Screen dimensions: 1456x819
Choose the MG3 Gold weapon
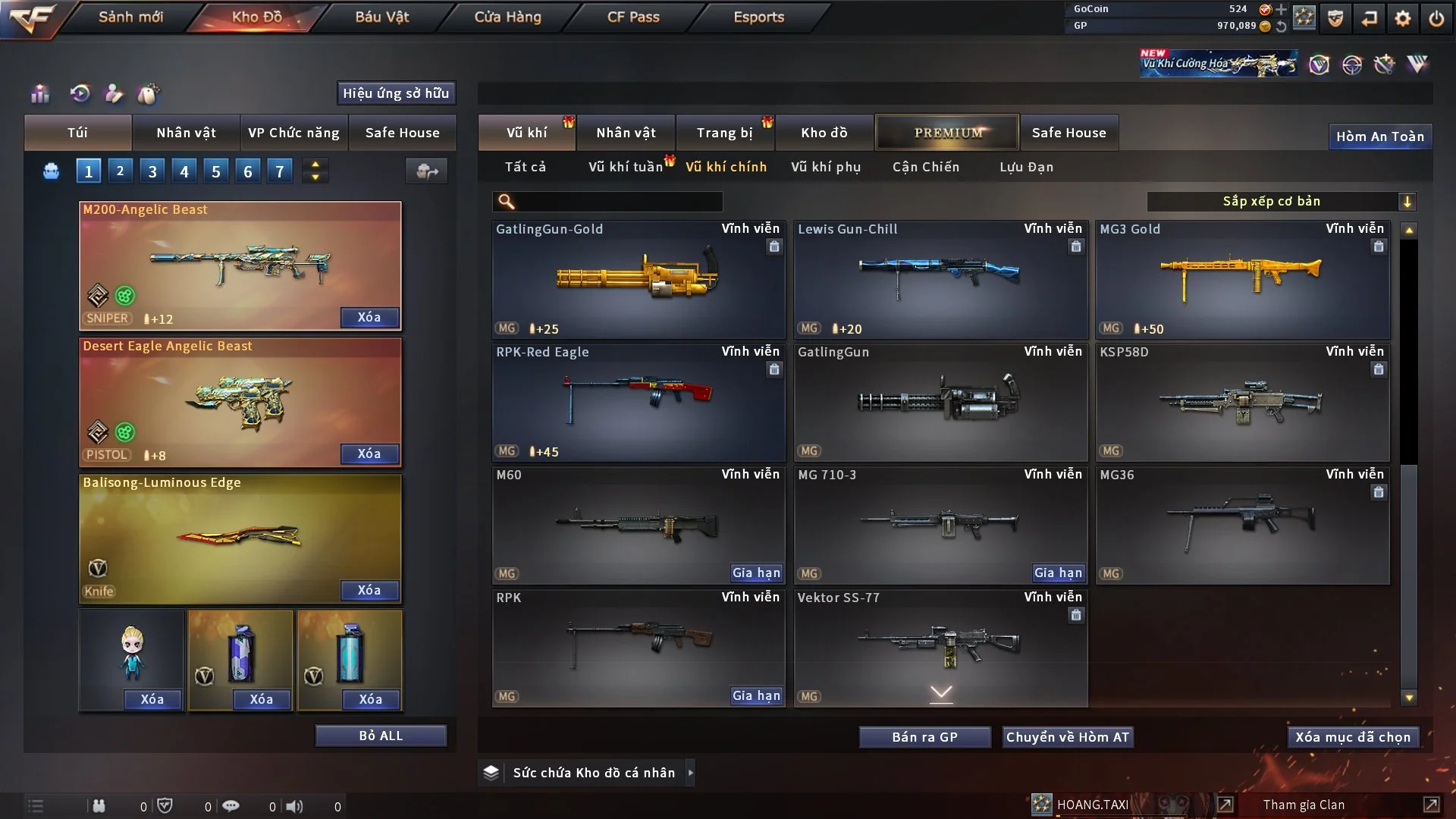tap(1242, 279)
